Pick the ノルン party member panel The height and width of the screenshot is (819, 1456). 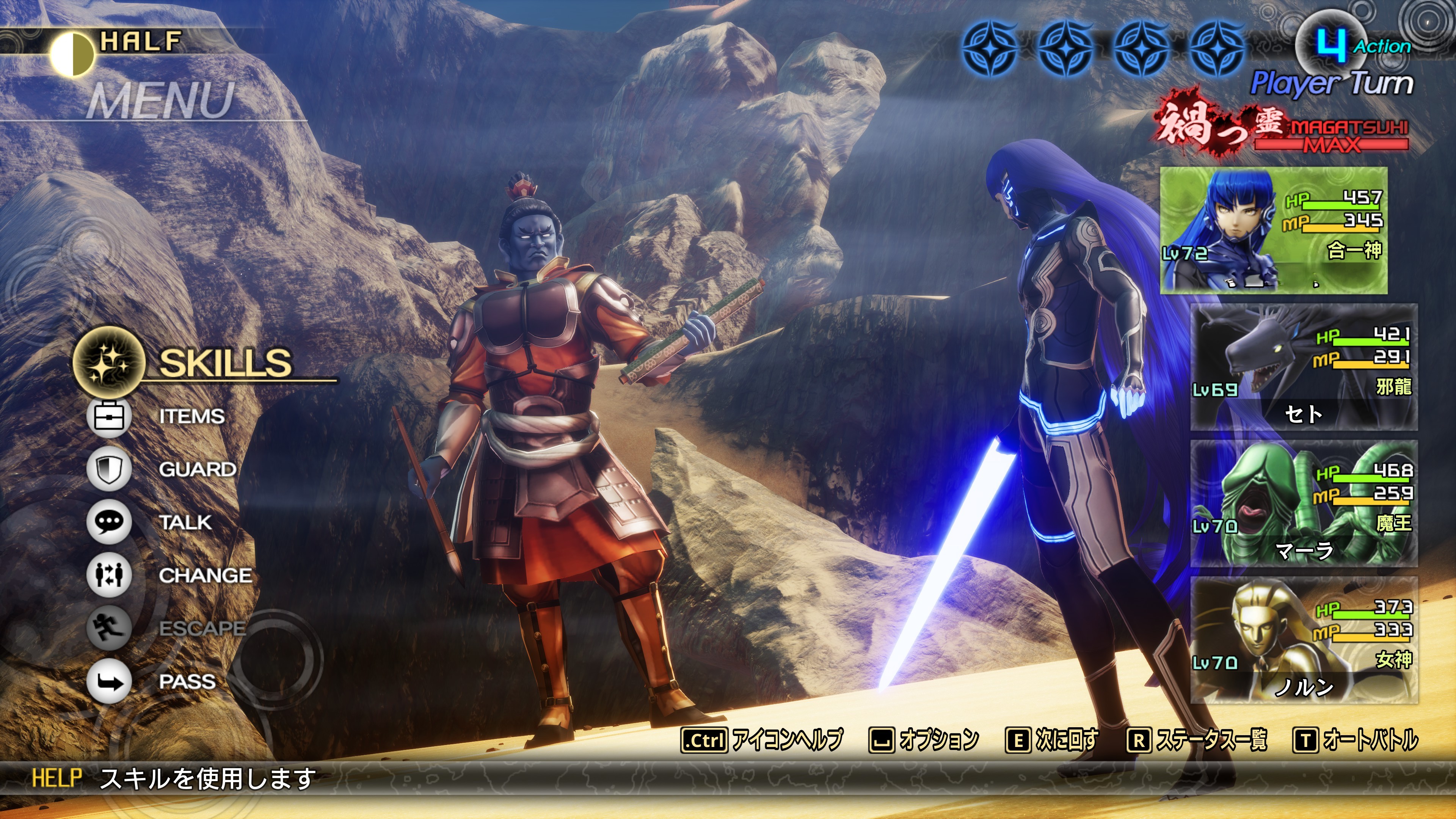click(1304, 640)
